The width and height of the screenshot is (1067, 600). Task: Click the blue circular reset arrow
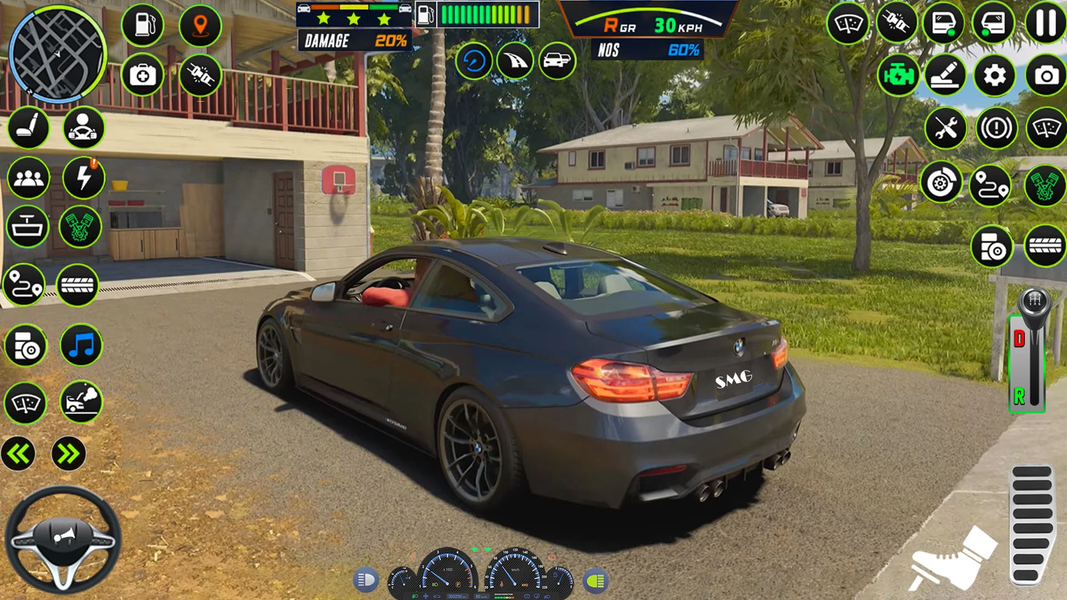pos(474,61)
